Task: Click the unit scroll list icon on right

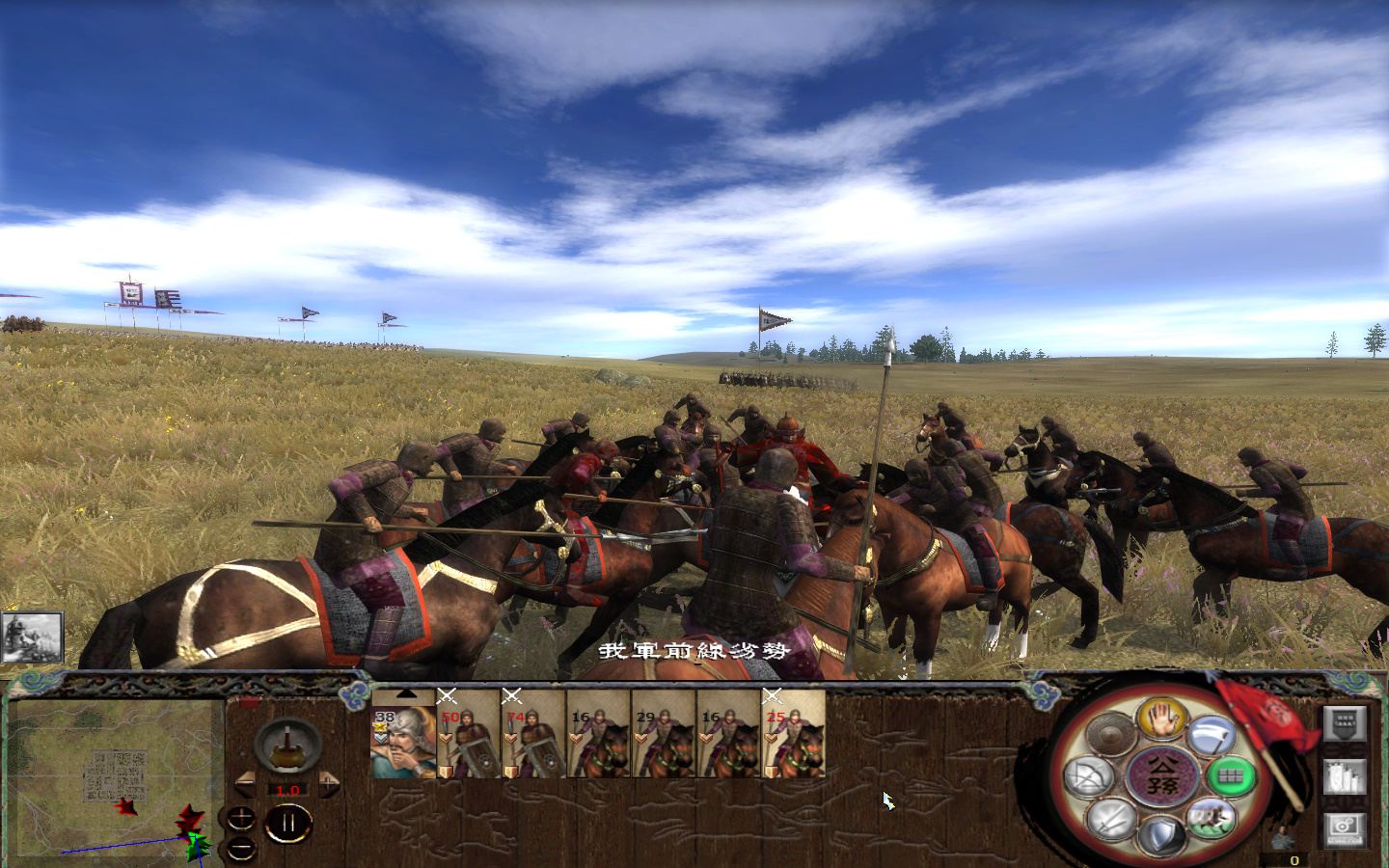Action: pos(1345,777)
